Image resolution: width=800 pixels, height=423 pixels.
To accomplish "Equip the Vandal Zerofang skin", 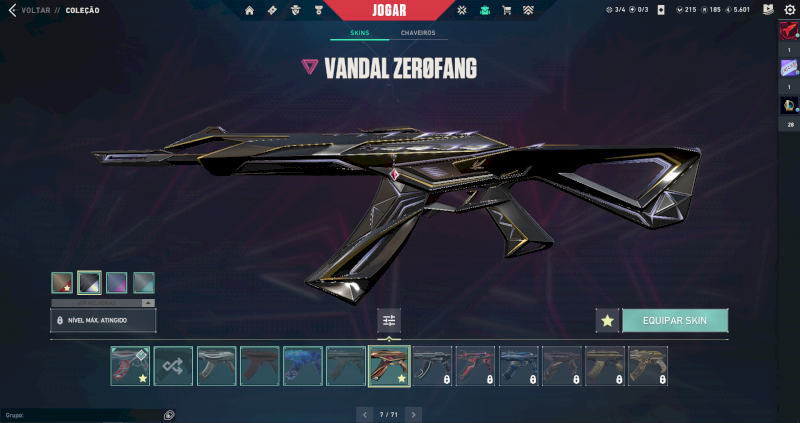I will [x=675, y=320].
